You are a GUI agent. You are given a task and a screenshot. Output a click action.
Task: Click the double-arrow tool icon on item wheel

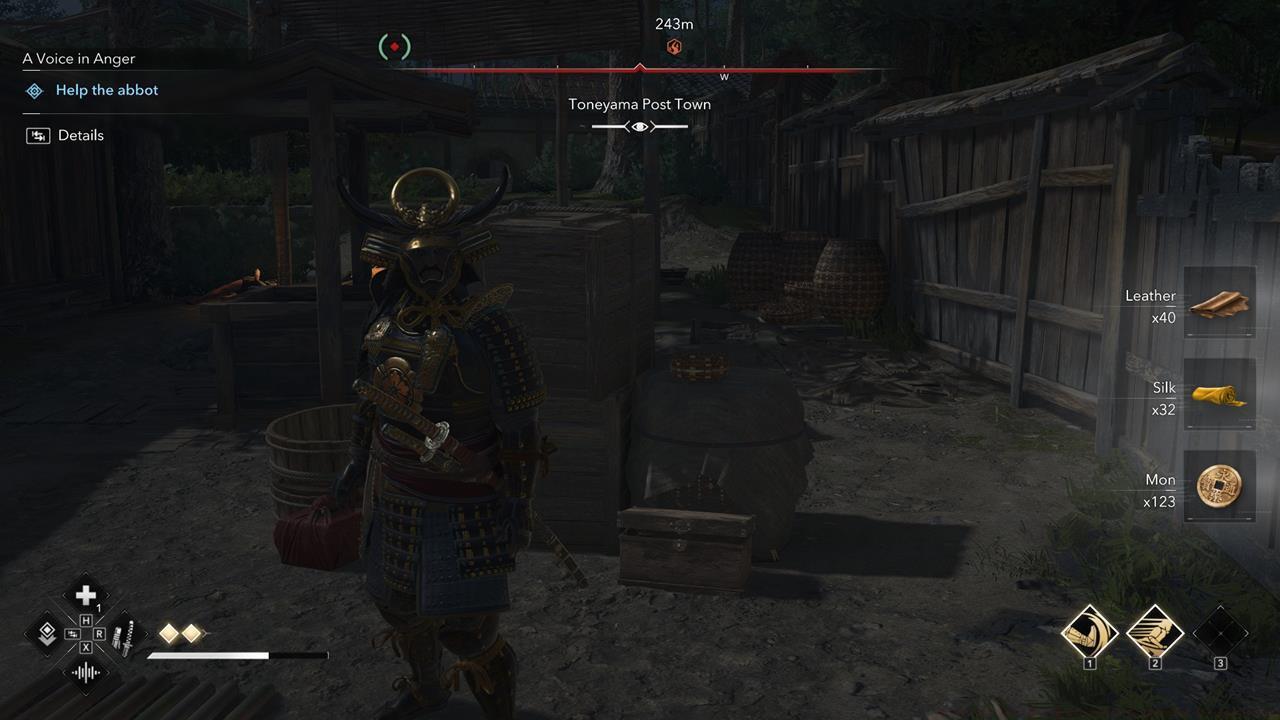[45, 633]
